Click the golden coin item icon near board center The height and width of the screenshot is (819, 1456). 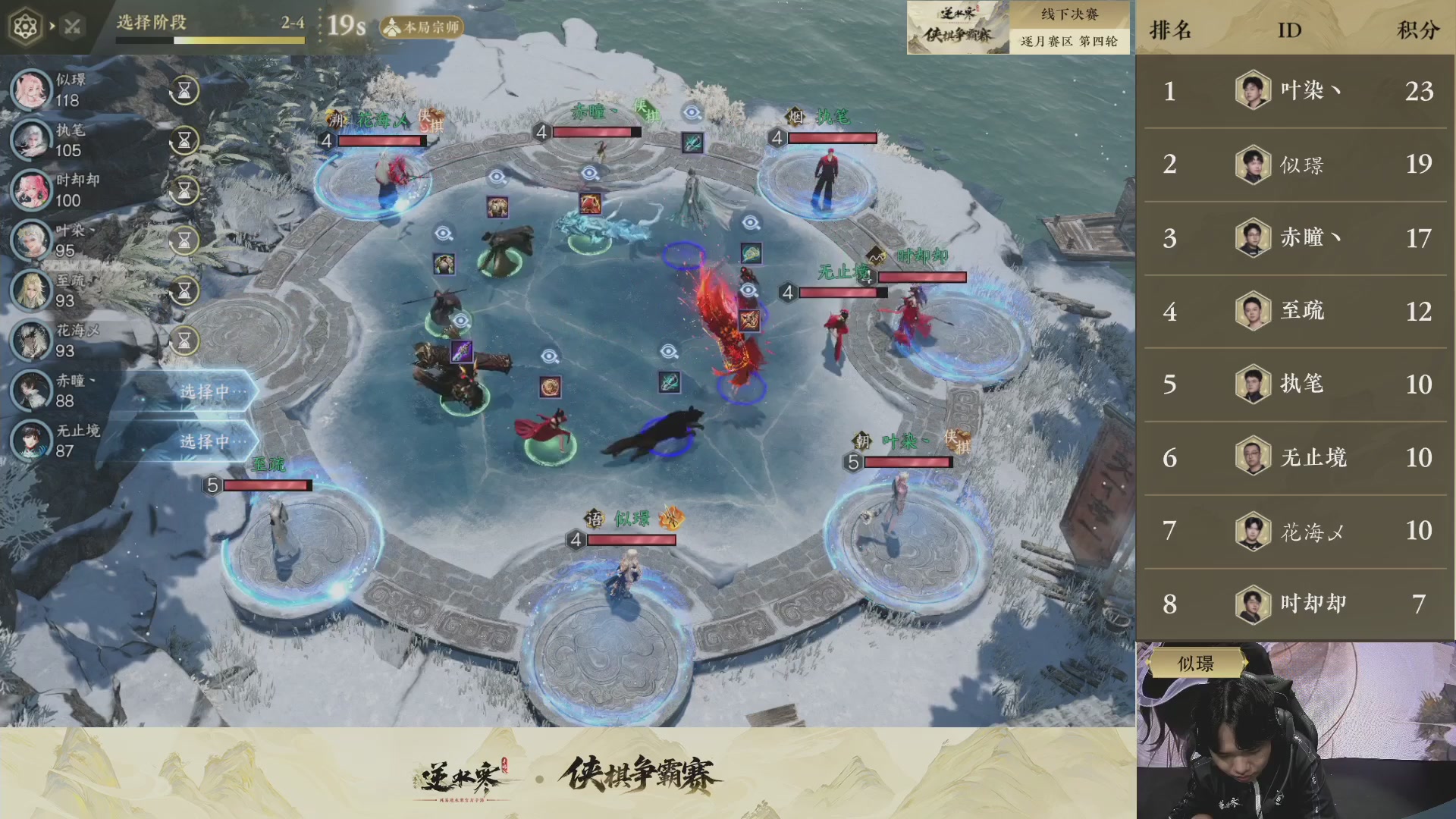(x=551, y=385)
